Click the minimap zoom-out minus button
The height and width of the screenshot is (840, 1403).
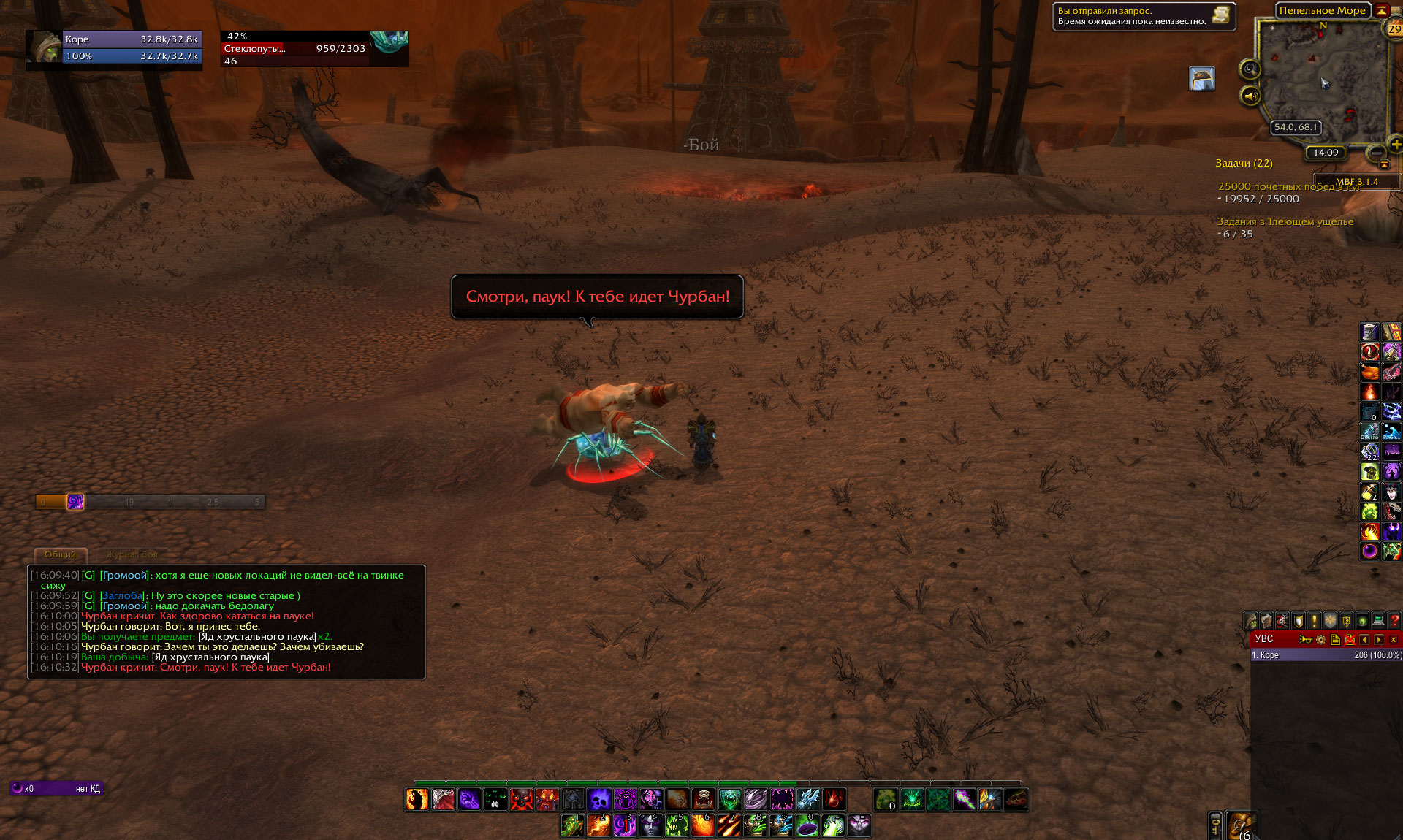click(1376, 153)
